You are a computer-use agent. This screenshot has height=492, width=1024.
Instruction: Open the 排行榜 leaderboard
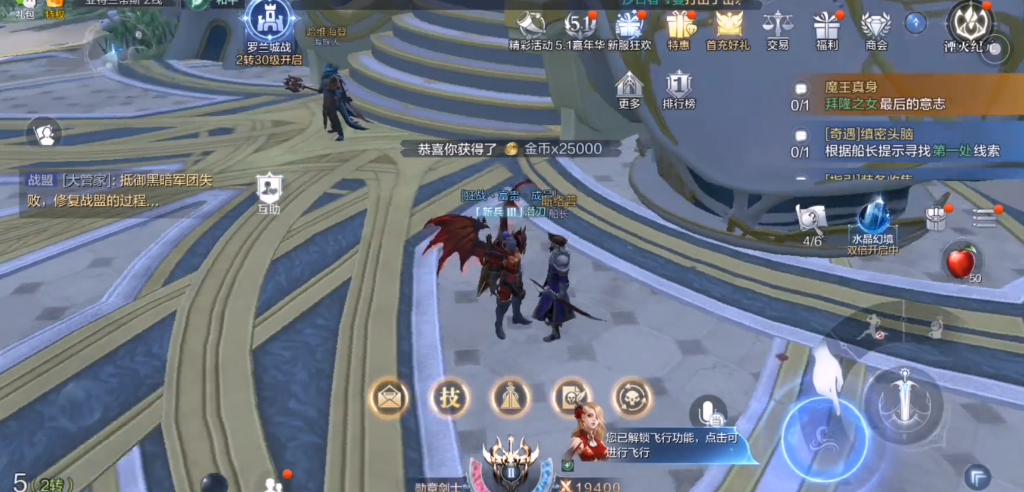pos(679,89)
